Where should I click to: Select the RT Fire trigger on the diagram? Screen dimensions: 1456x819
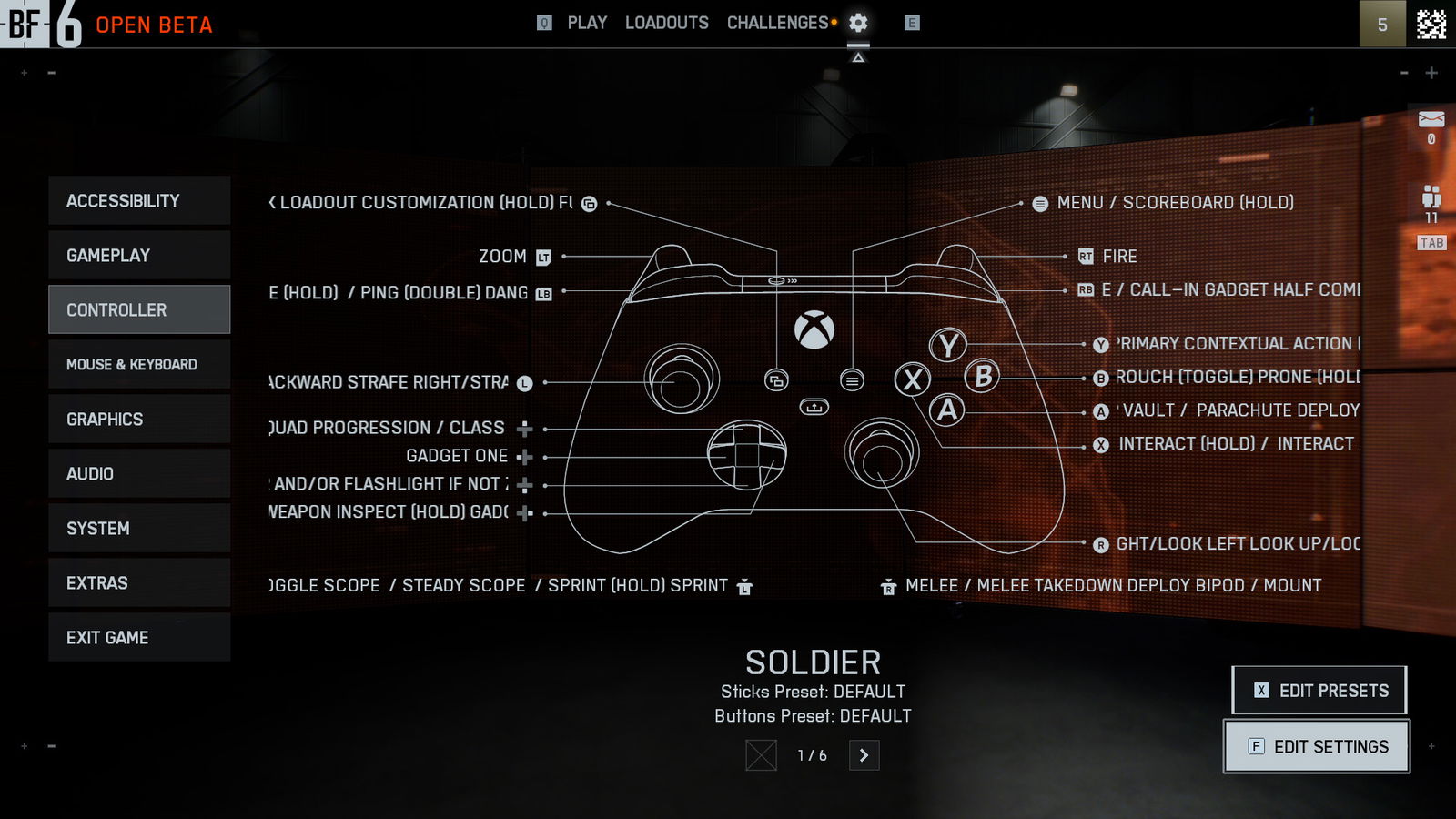tap(1084, 257)
